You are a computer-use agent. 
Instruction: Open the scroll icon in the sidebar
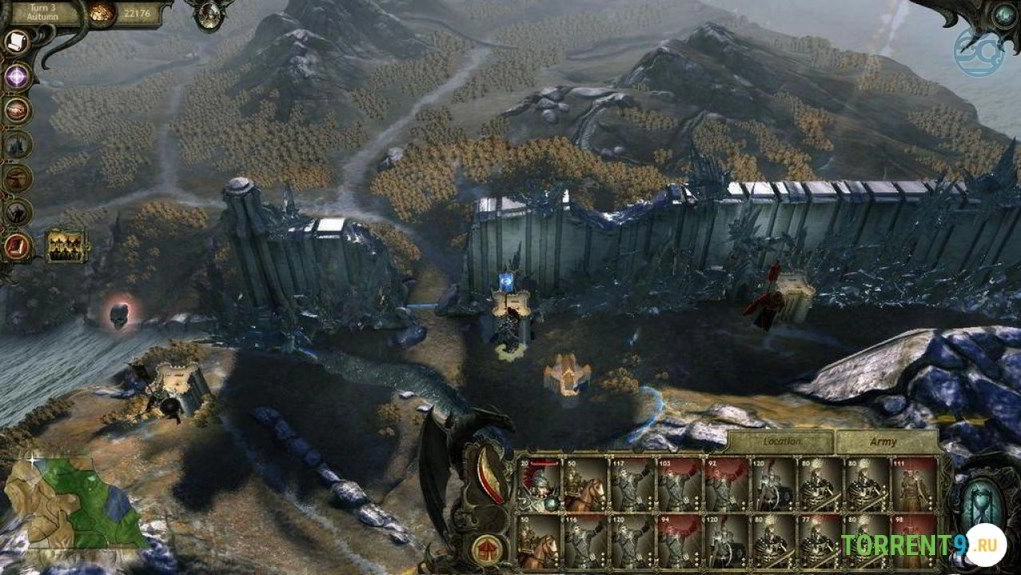click(17, 41)
